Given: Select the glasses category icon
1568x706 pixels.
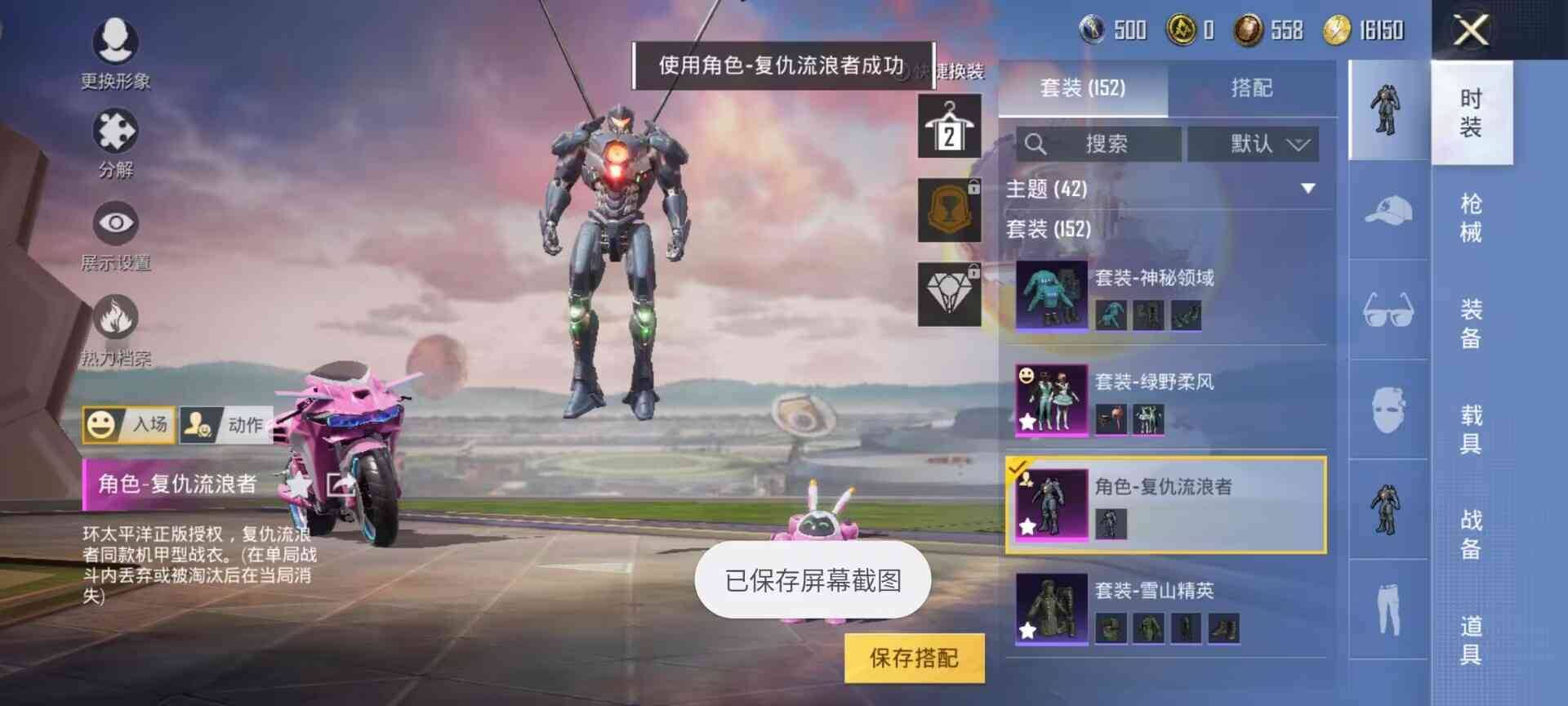Looking at the screenshot, I should pos(1388,306).
